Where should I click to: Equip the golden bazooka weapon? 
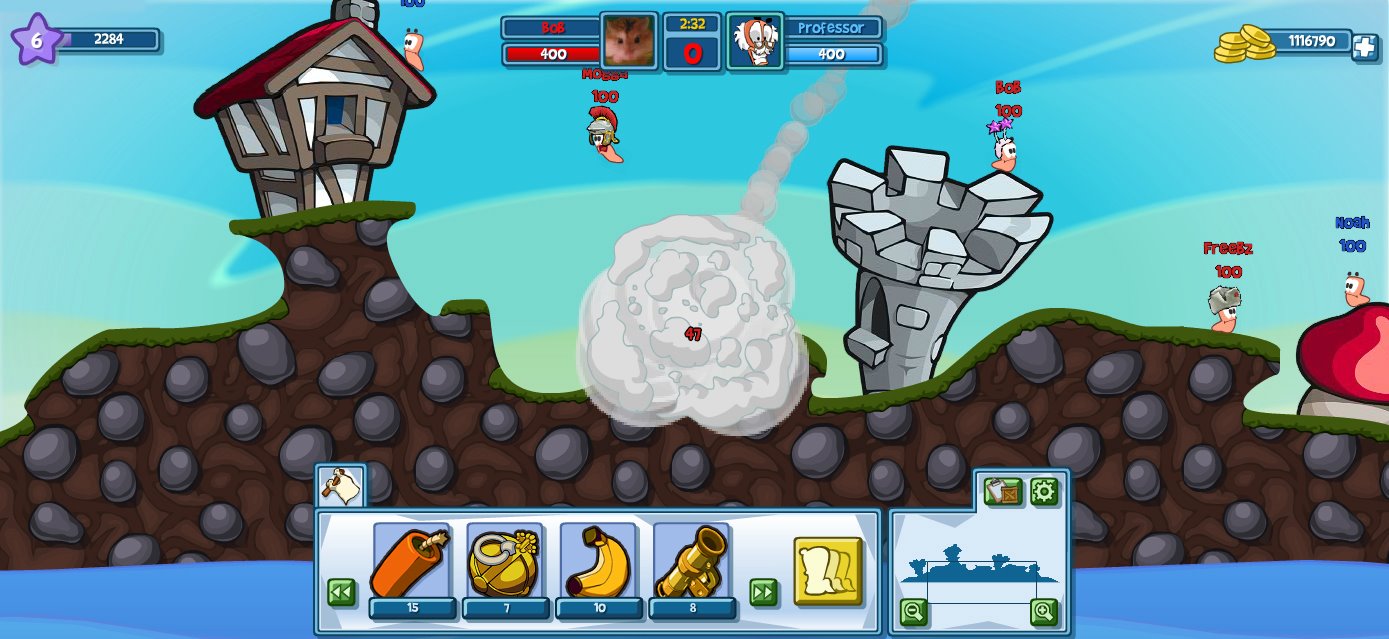click(x=692, y=562)
